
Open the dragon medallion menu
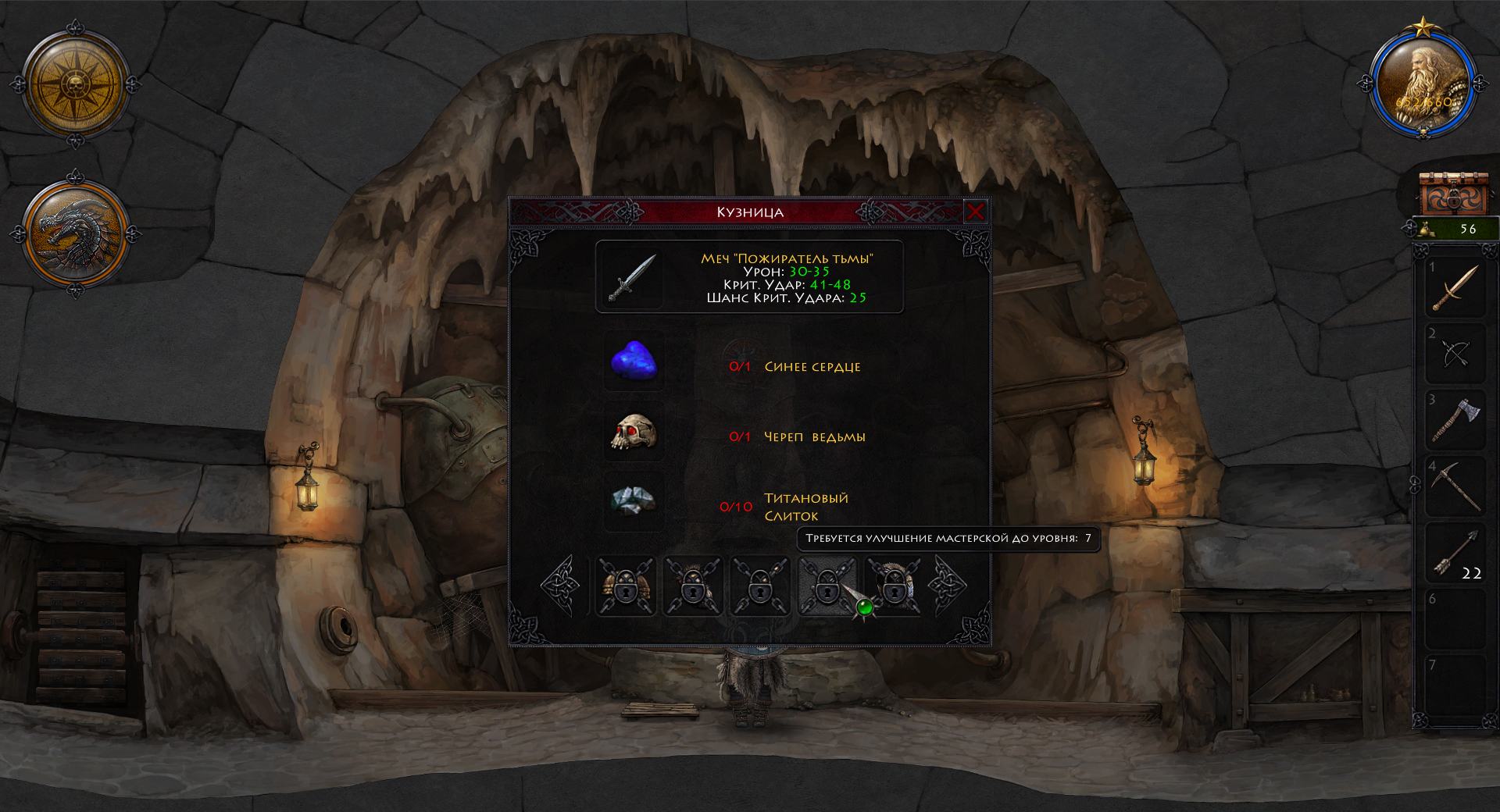(75, 232)
